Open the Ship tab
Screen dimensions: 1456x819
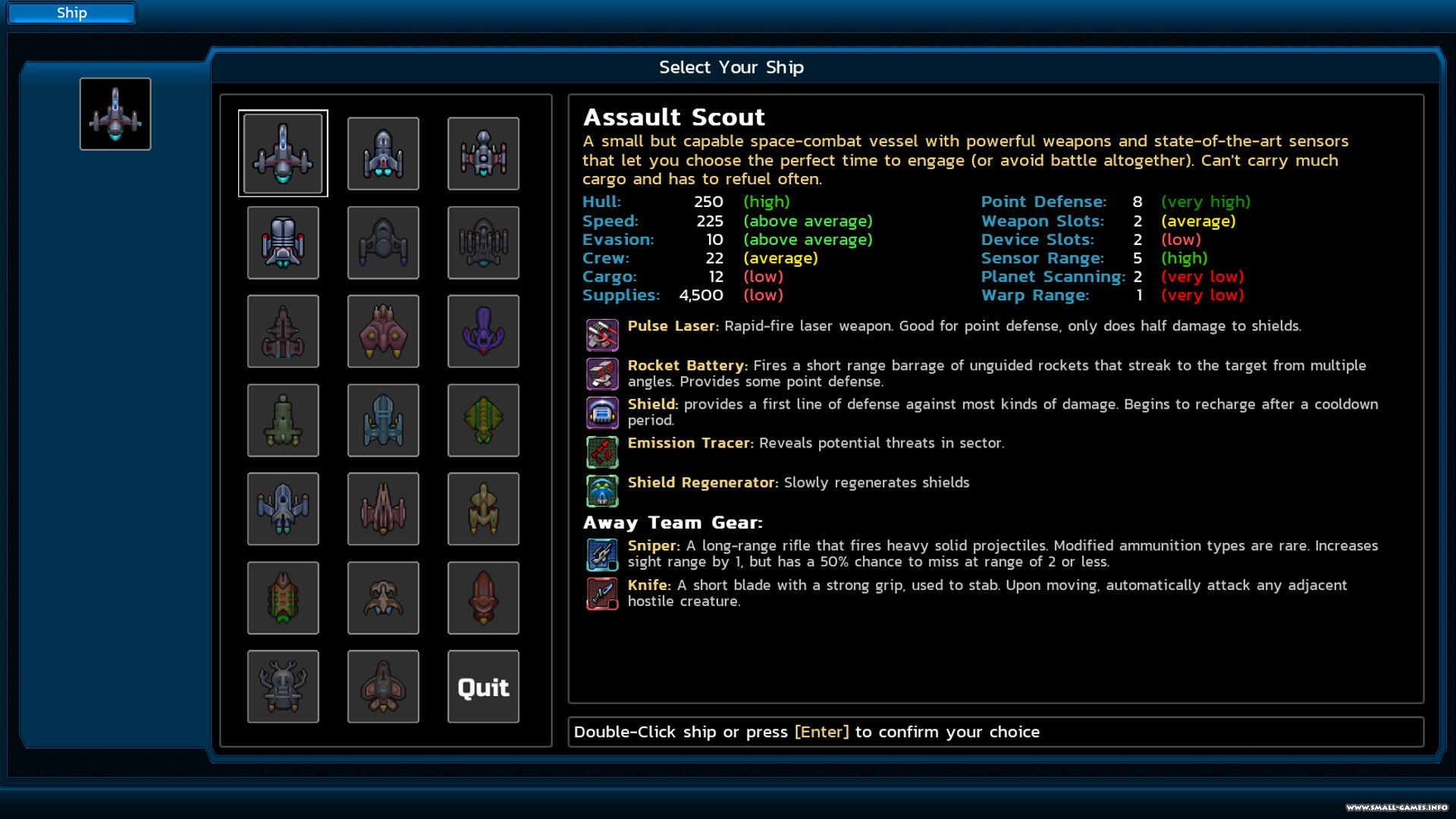(72, 13)
